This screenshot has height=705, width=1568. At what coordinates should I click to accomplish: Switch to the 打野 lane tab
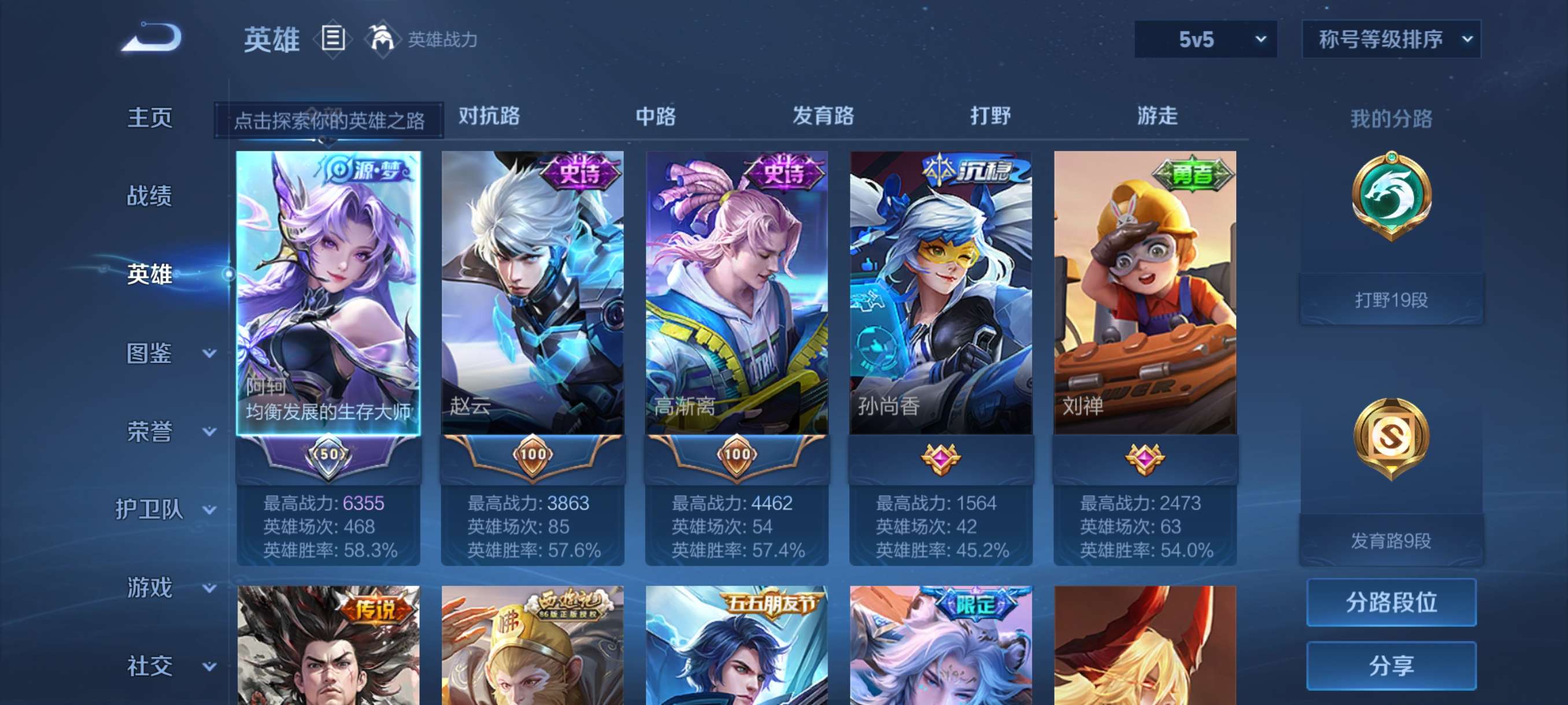coord(989,116)
